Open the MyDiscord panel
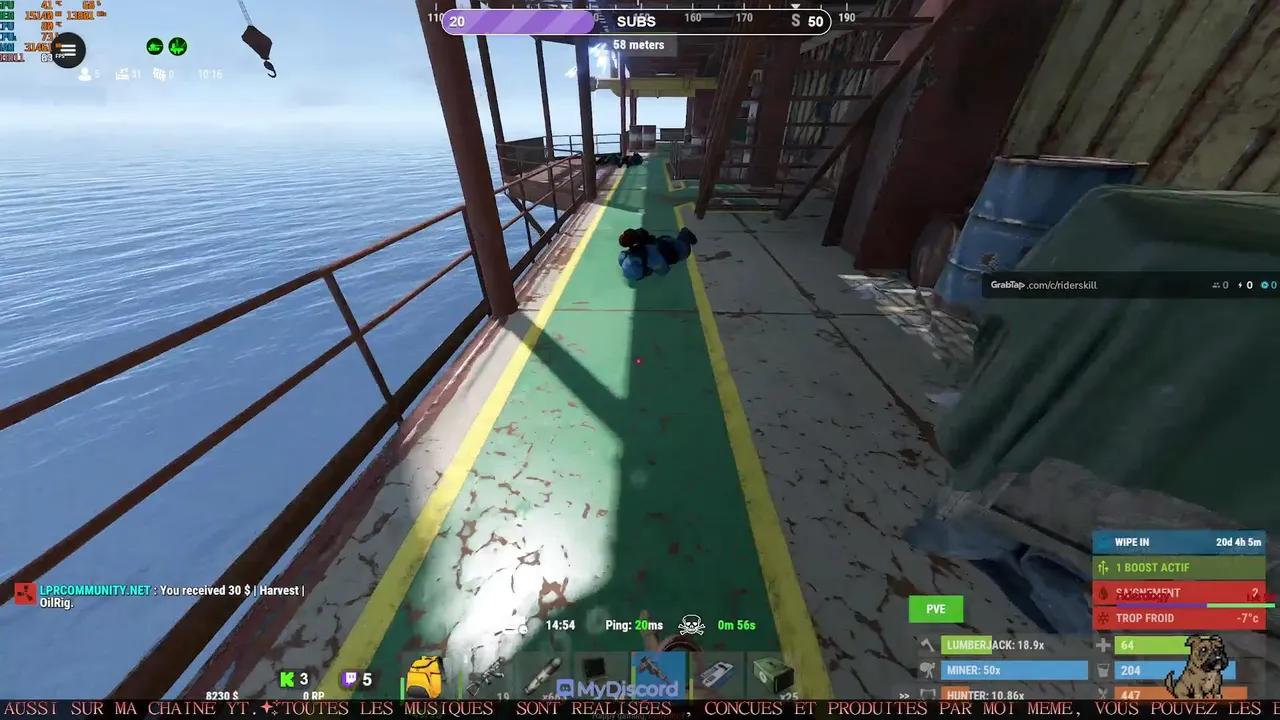The width and height of the screenshot is (1280, 720). [x=620, y=686]
